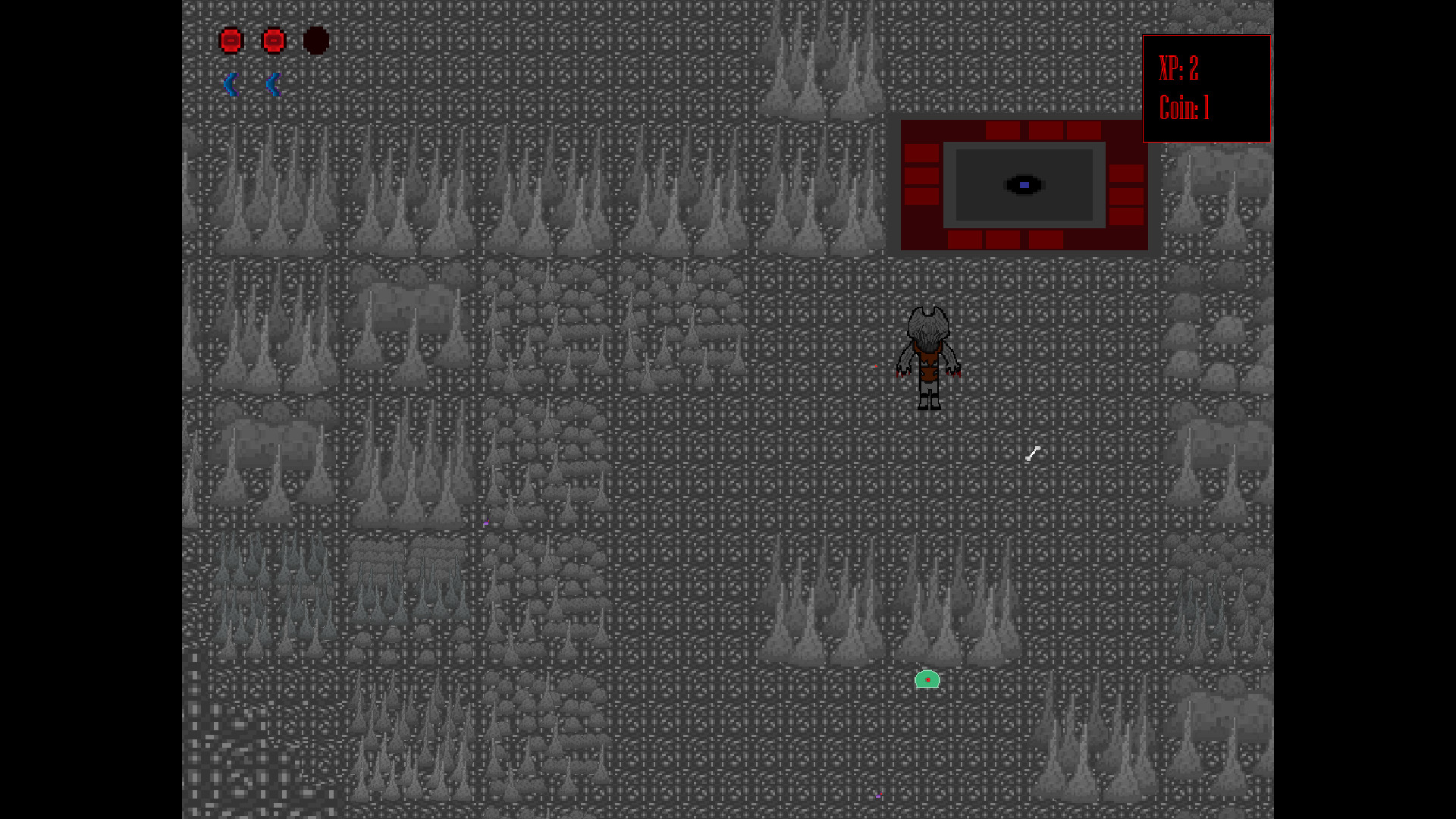Click the first red health orb
The height and width of the screenshot is (819, 1456).
coord(231,41)
